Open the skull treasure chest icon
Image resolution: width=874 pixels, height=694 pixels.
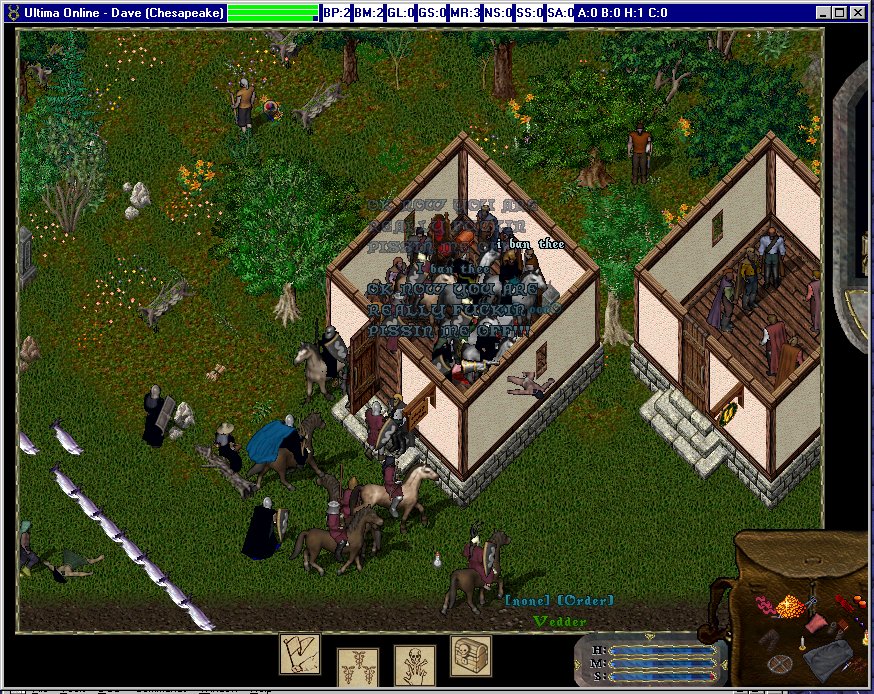point(470,655)
